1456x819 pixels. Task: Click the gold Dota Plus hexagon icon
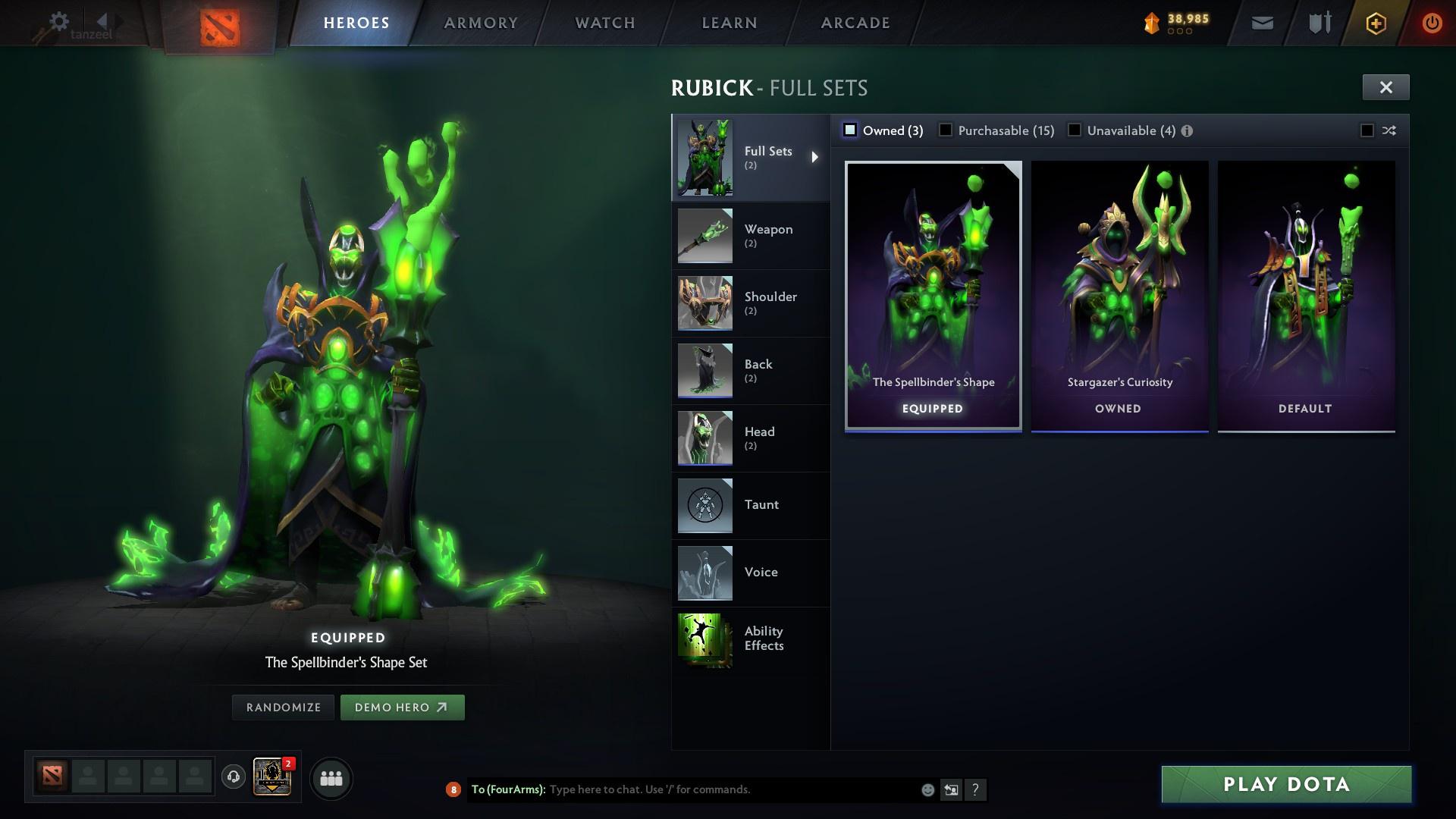coord(1375,23)
